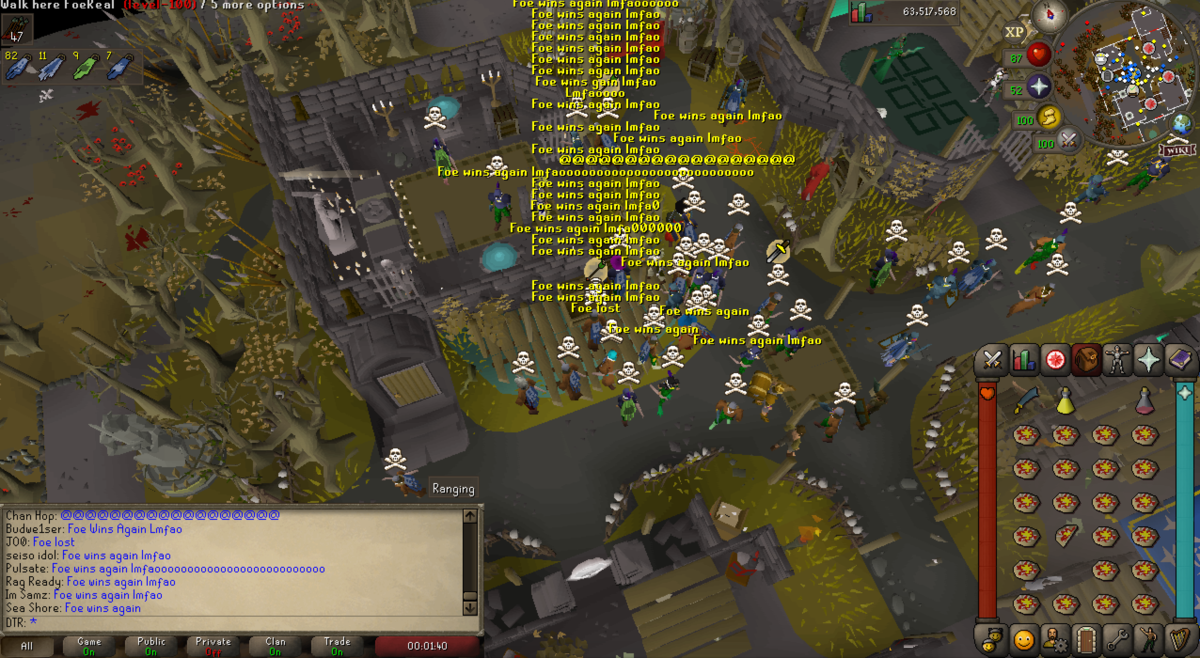
Task: Open the Logout door tab
Action: [x=1086, y=638]
